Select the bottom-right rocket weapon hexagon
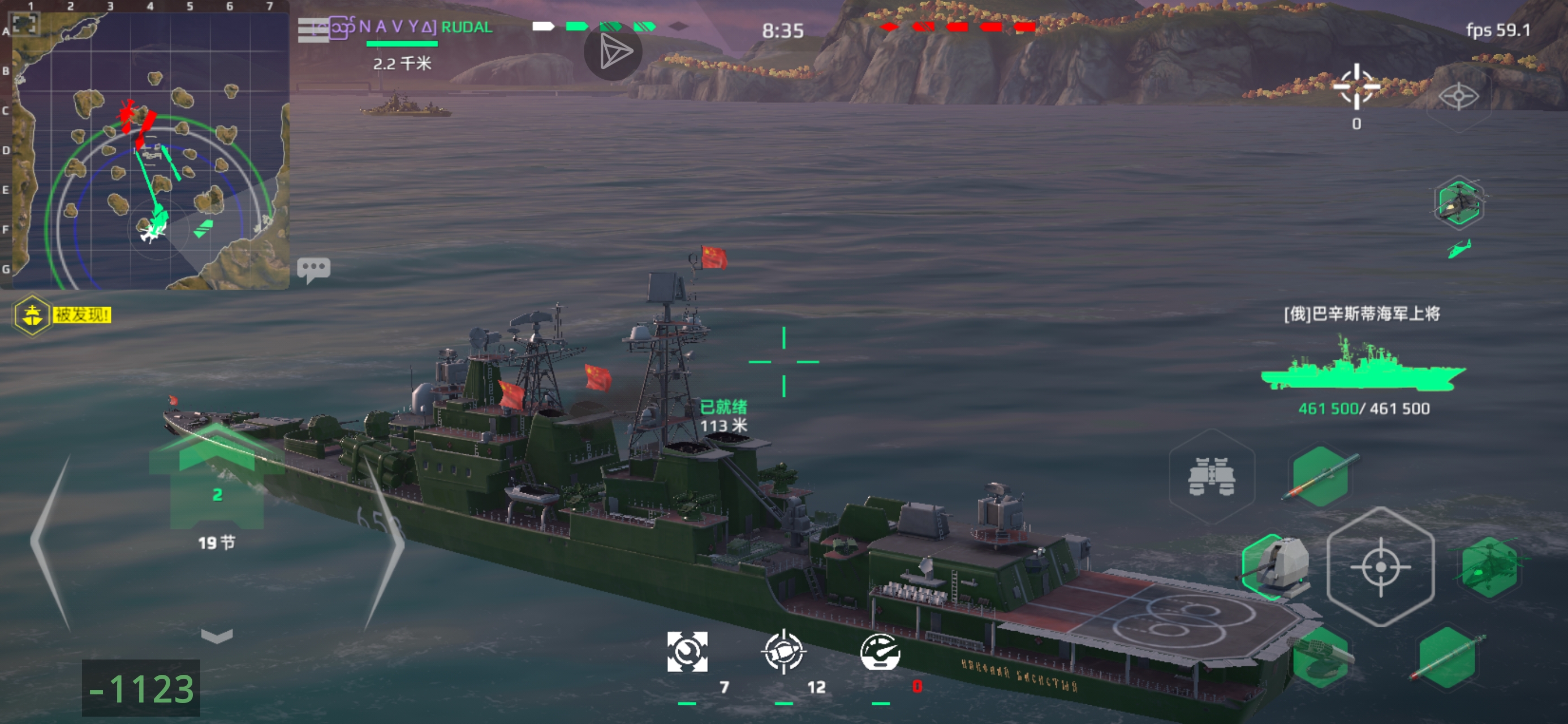Viewport: 1568px width, 724px height. (1447, 658)
